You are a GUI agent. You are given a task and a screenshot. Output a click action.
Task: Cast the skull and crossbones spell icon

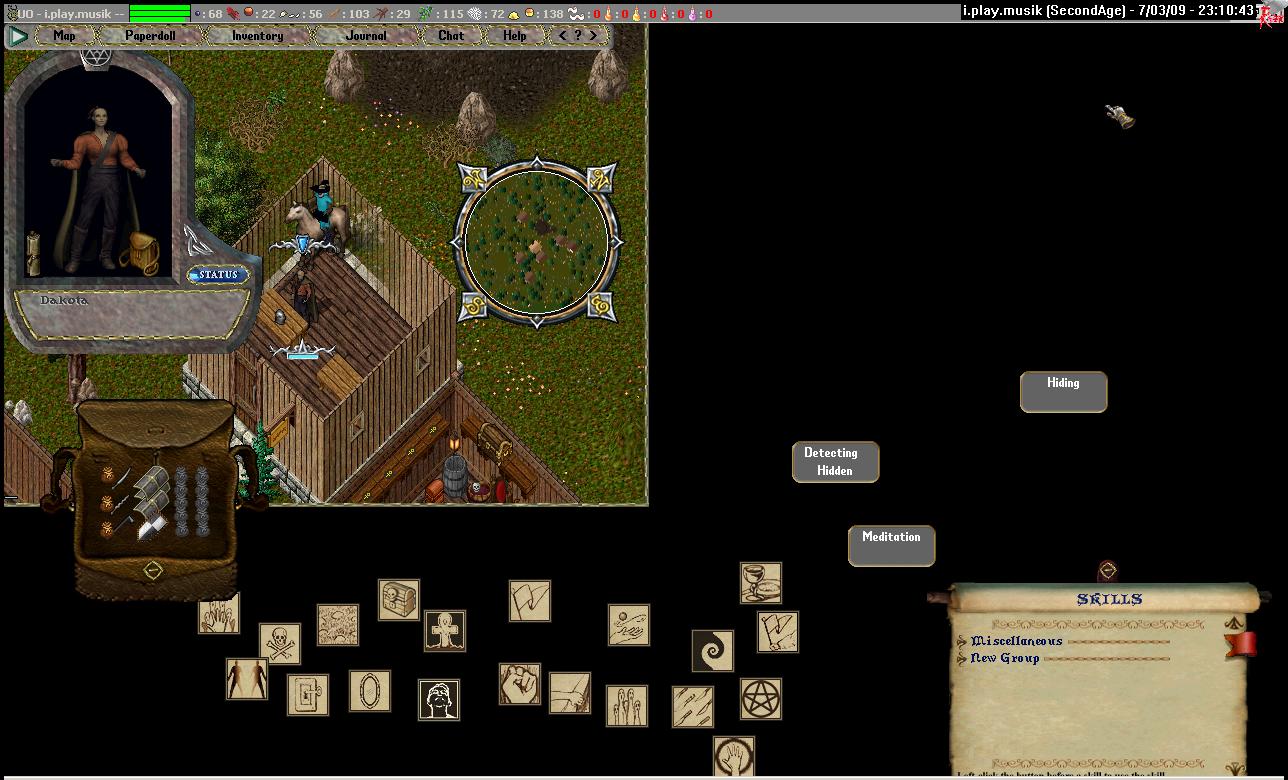click(x=280, y=644)
